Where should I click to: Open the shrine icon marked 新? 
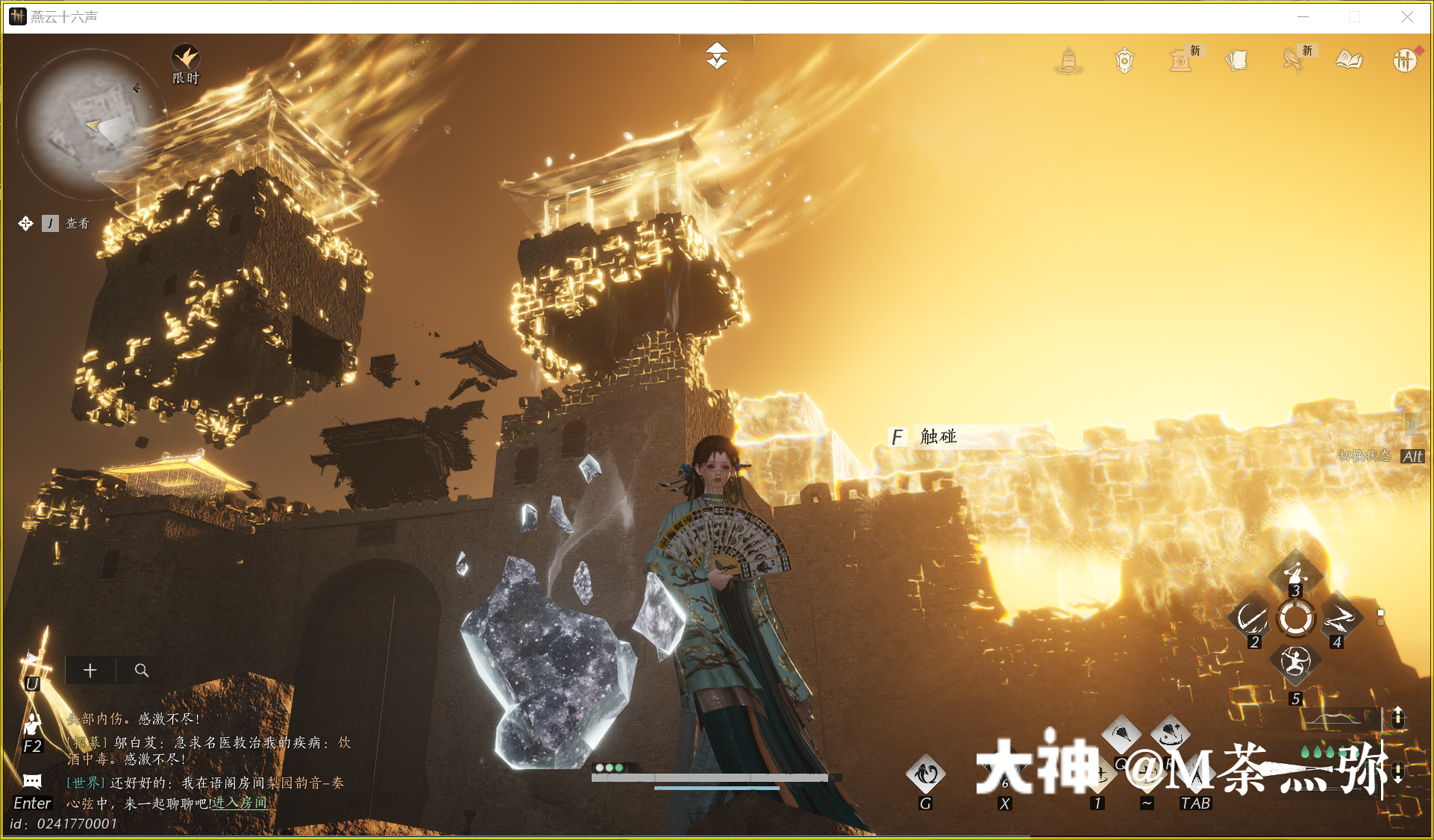1180,60
